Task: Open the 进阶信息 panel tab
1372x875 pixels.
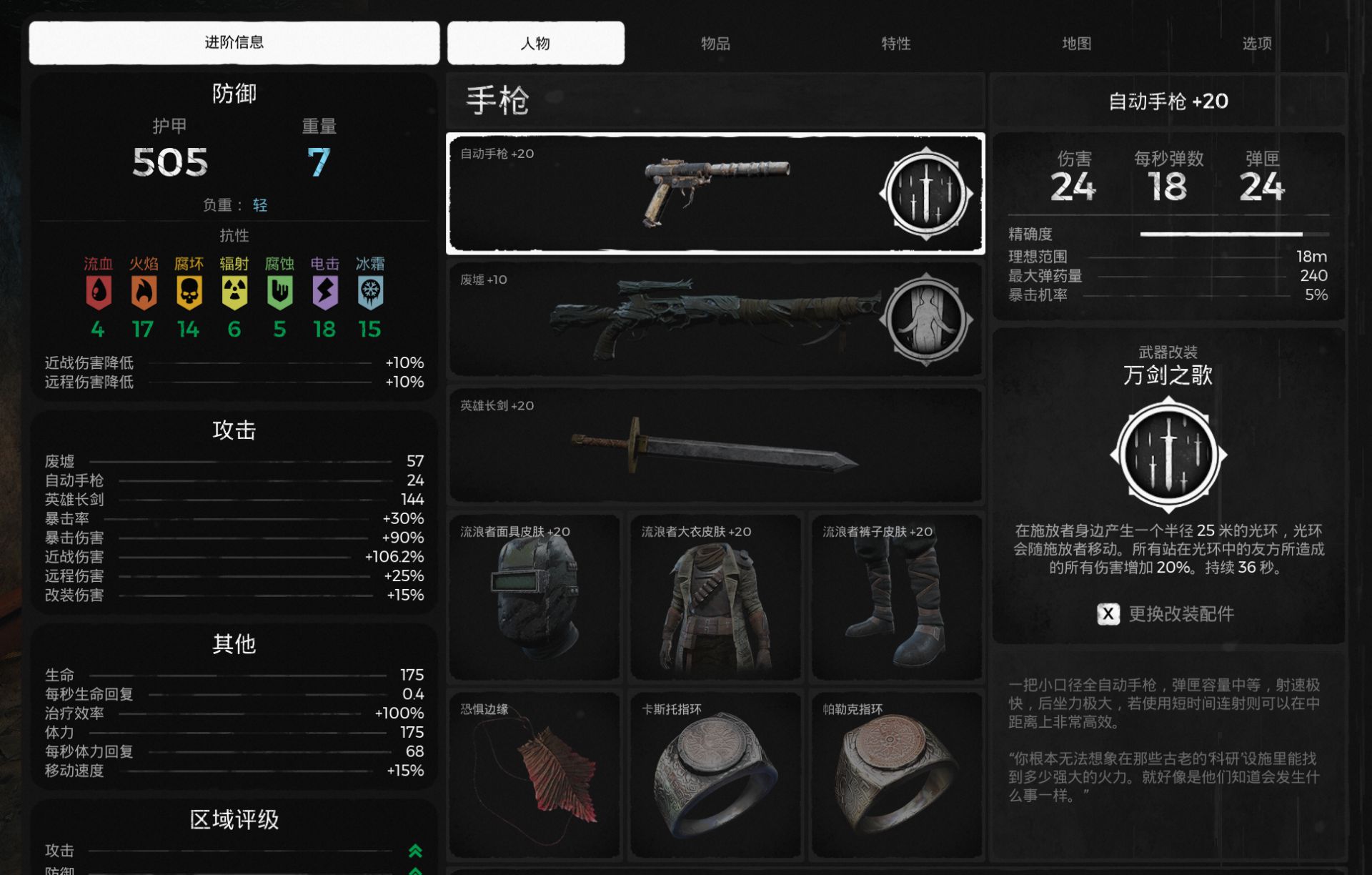Action: (234, 43)
